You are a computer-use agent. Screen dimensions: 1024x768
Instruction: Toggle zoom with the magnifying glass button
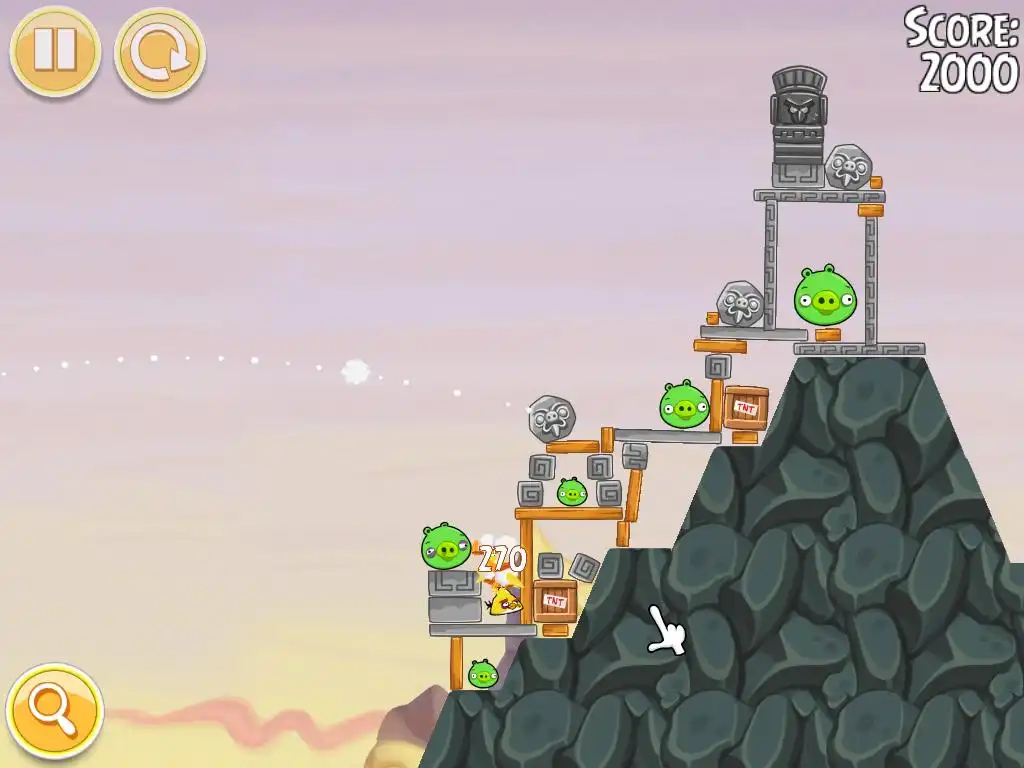point(54,711)
